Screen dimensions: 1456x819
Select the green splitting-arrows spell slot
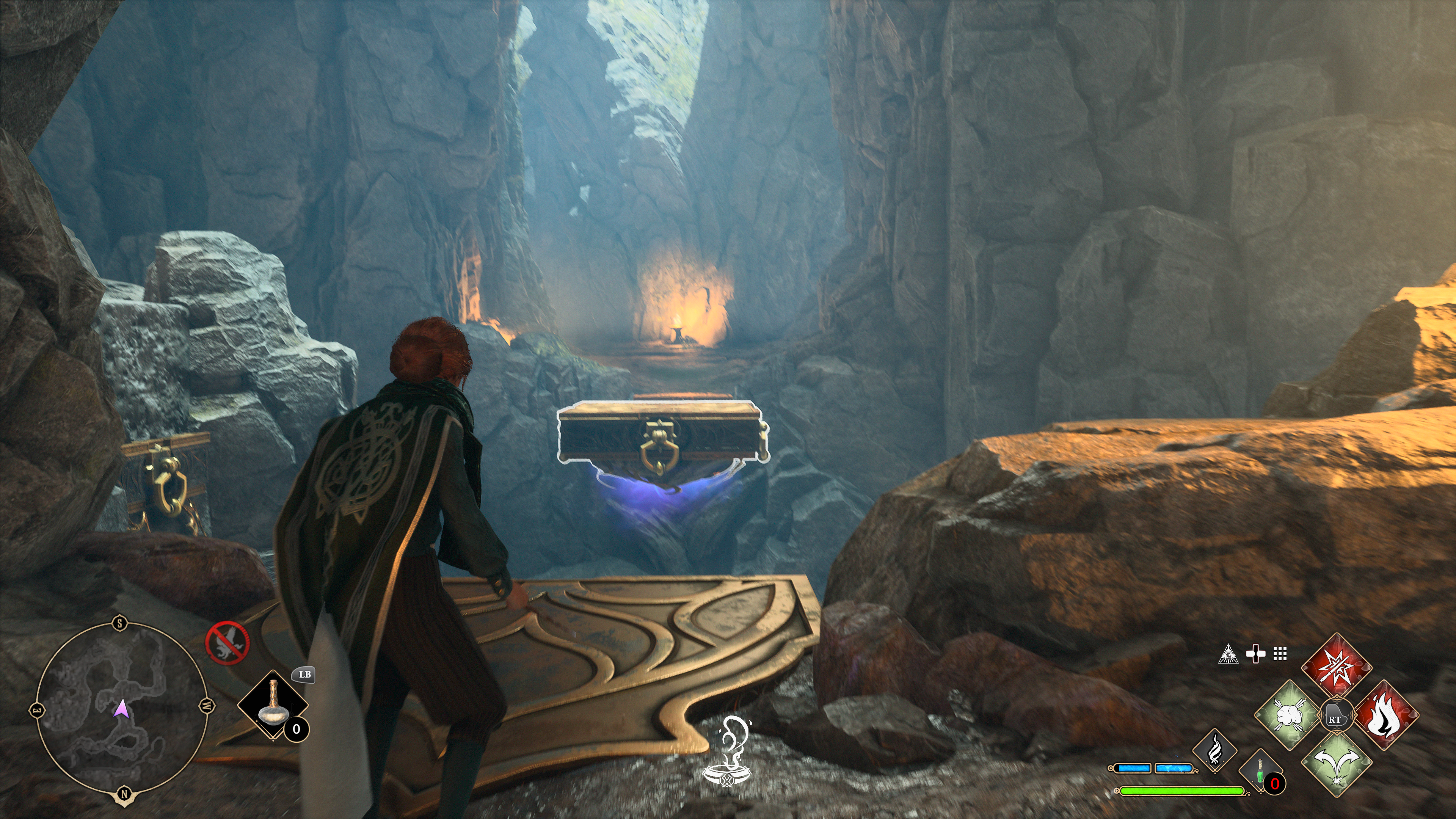[1337, 764]
